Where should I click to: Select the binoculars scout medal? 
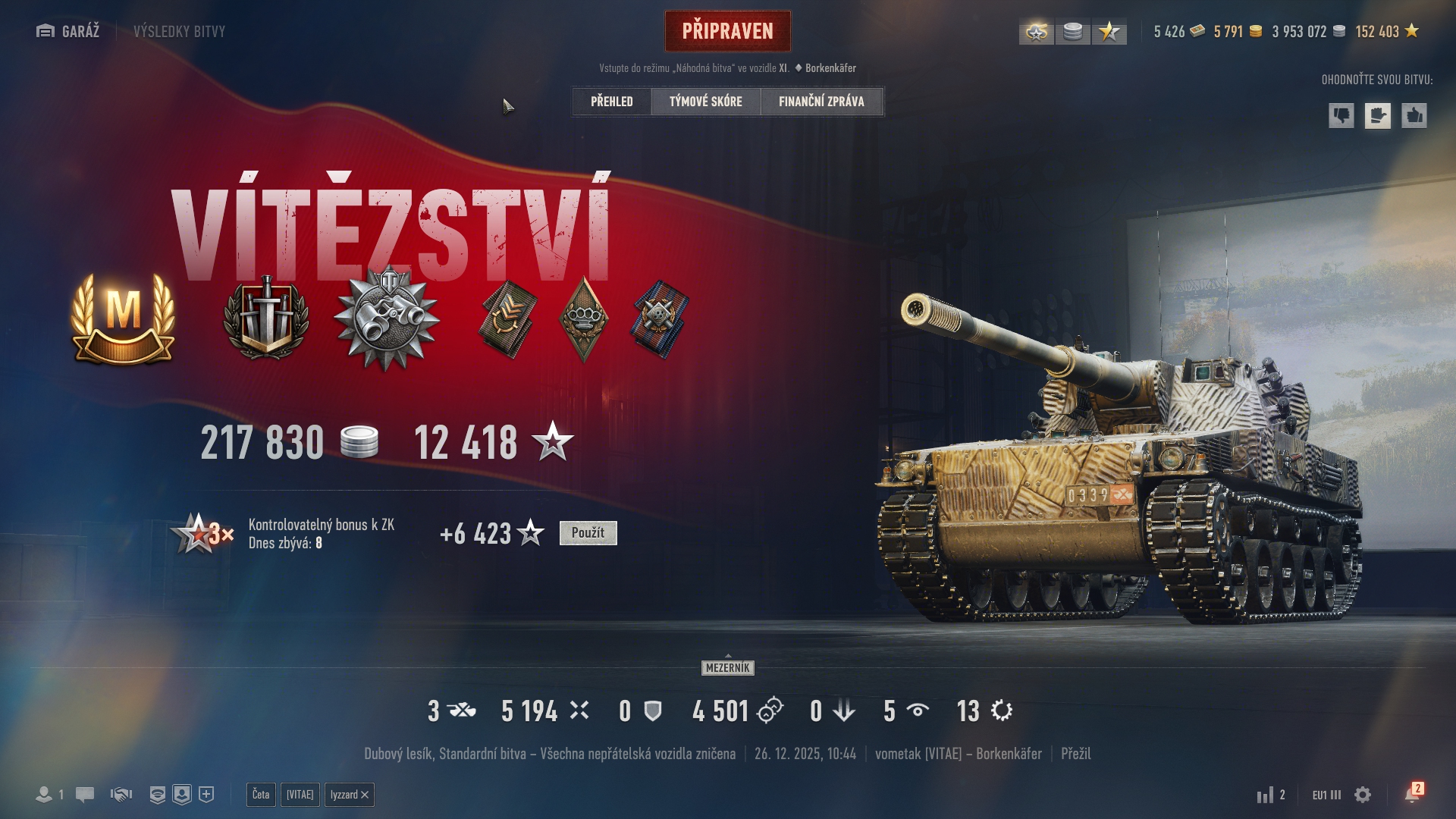387,318
